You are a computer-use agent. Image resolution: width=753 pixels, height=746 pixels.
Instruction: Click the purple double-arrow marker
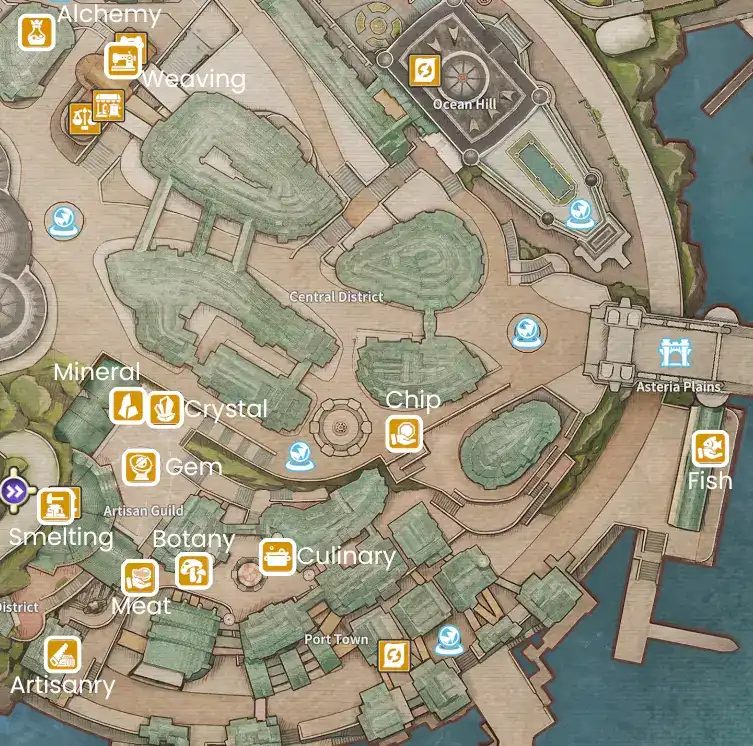15,491
